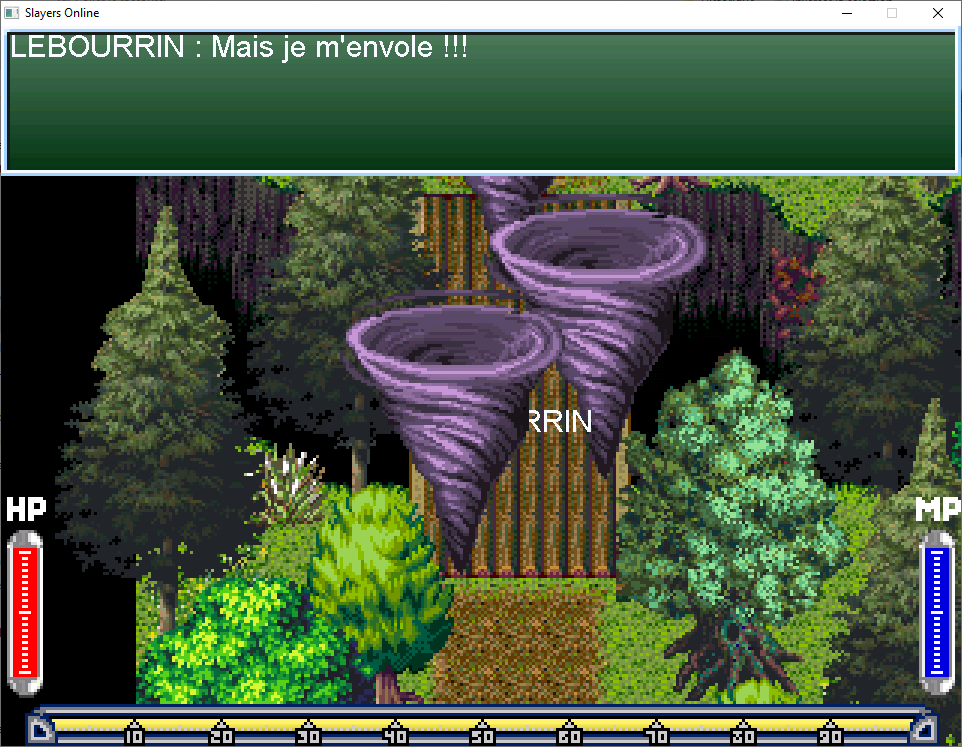
Task: Close the Slayers Online window
Action: (x=937, y=13)
